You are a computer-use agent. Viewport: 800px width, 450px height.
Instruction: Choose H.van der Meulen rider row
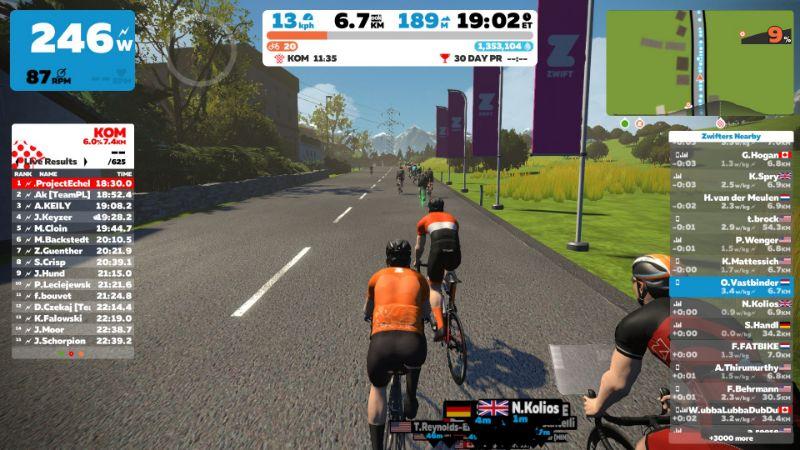click(x=731, y=201)
